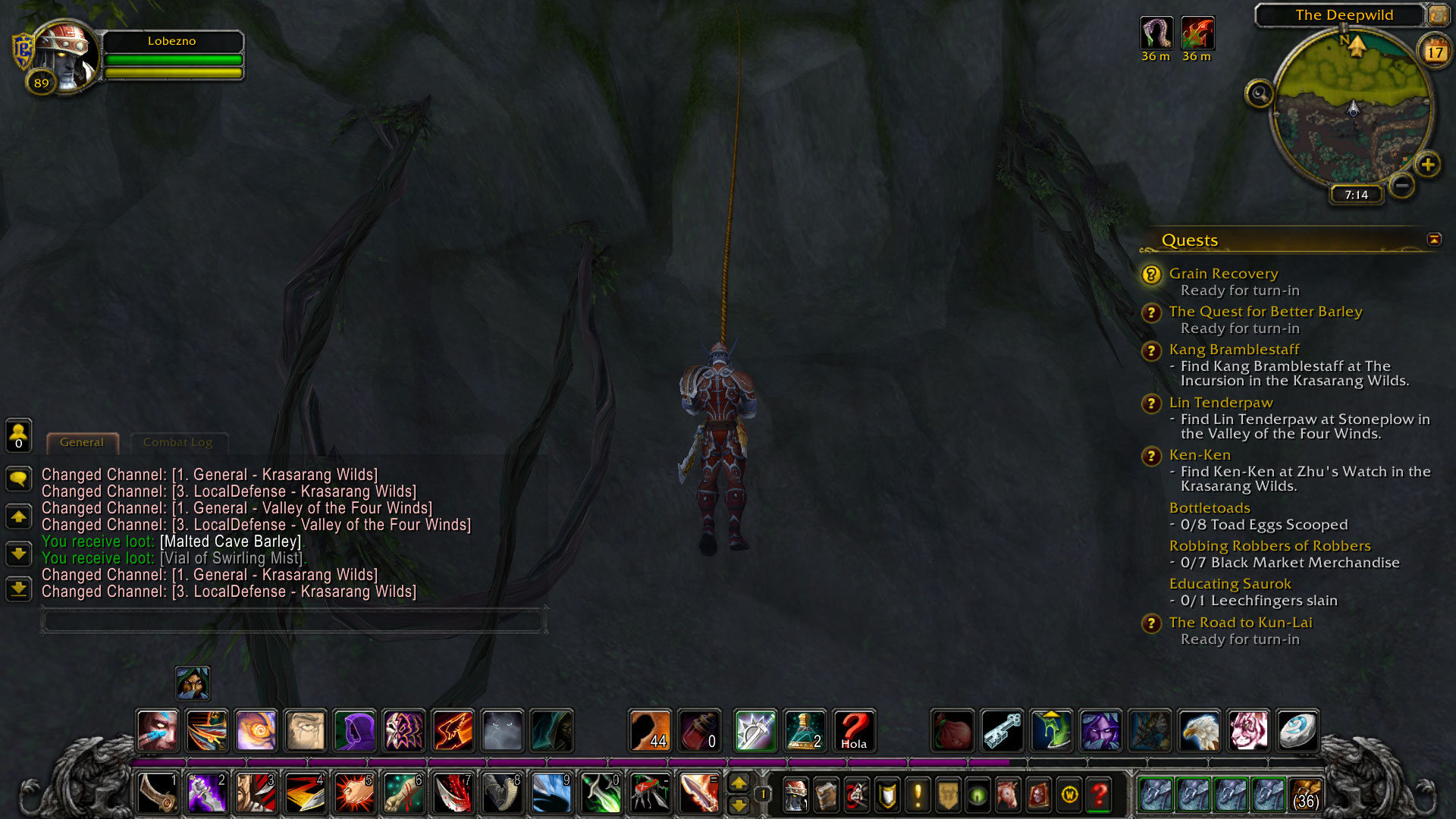Select the Kang Bramblestaff quest title

pyautogui.click(x=1233, y=350)
